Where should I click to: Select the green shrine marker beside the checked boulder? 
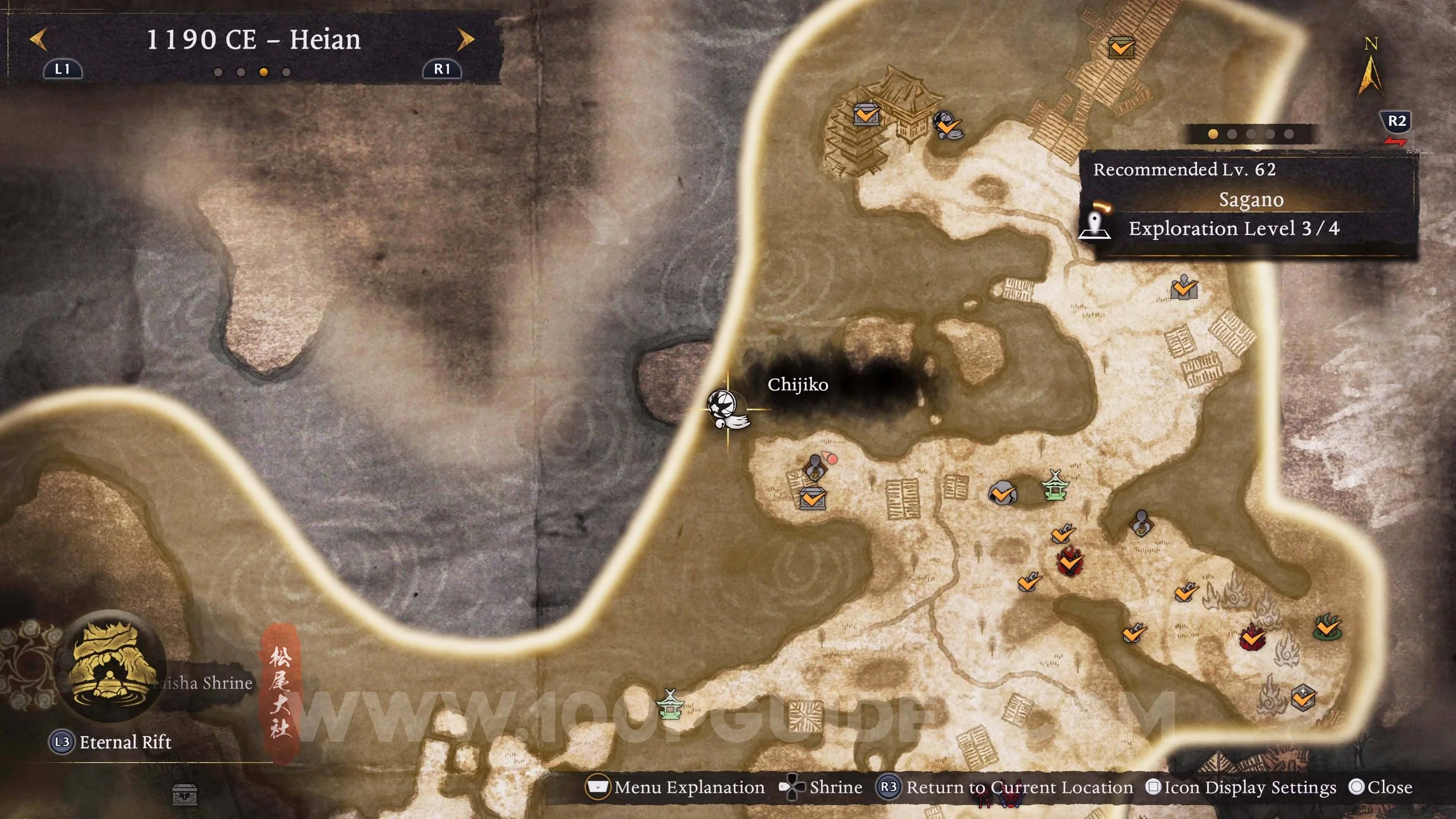point(1055,486)
